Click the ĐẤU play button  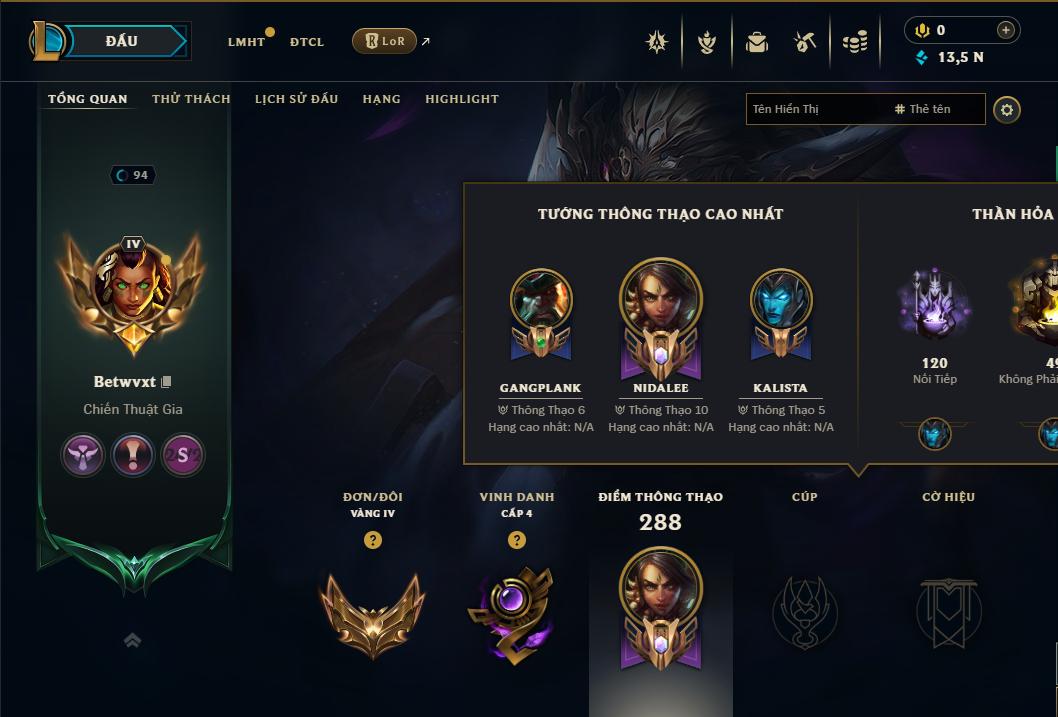121,41
